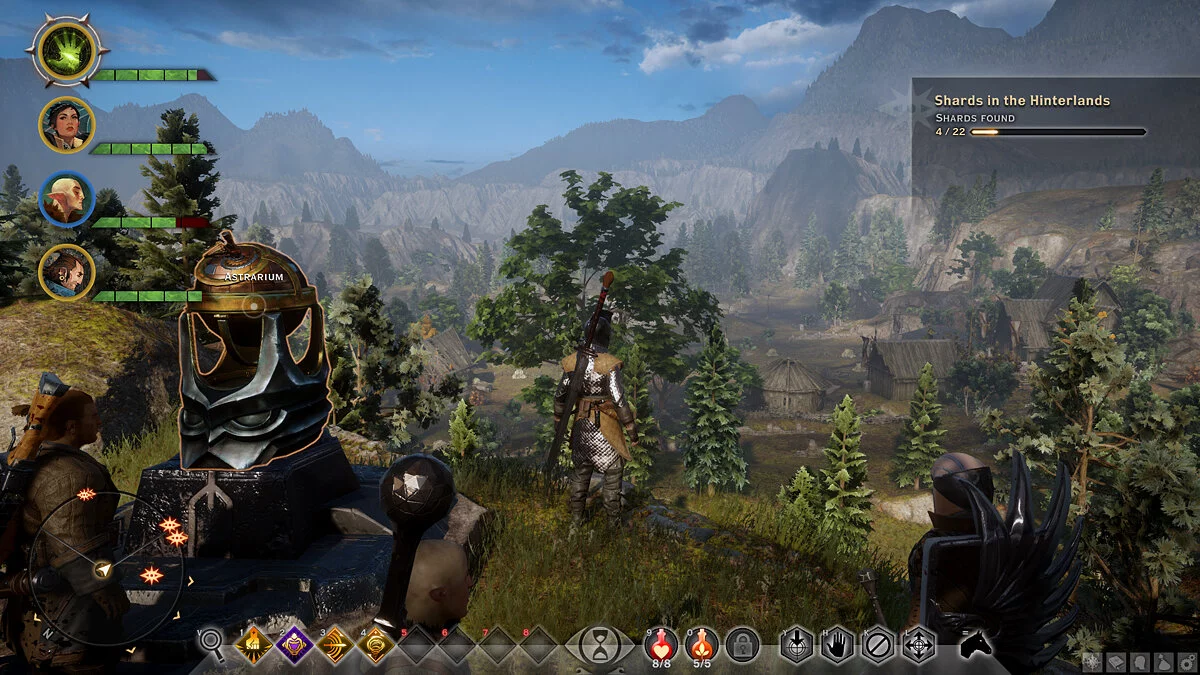Image resolution: width=1200 pixels, height=675 pixels.
Task: Select the Inquisitor's green hand portrait
Action: (66, 51)
